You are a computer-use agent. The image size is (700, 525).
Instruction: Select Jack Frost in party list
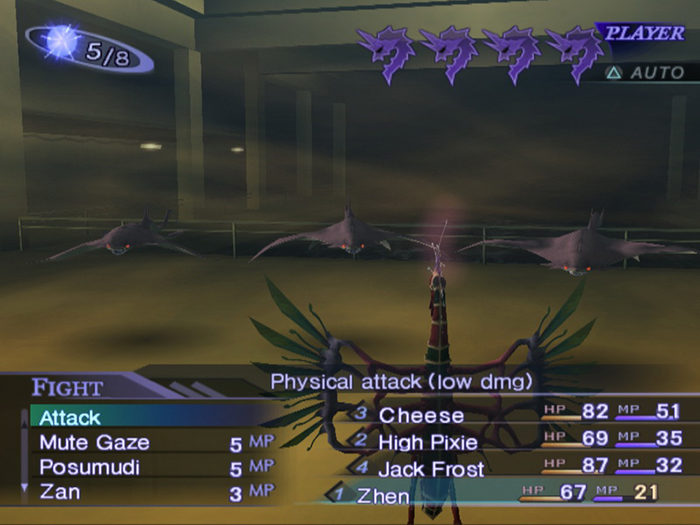click(x=431, y=468)
